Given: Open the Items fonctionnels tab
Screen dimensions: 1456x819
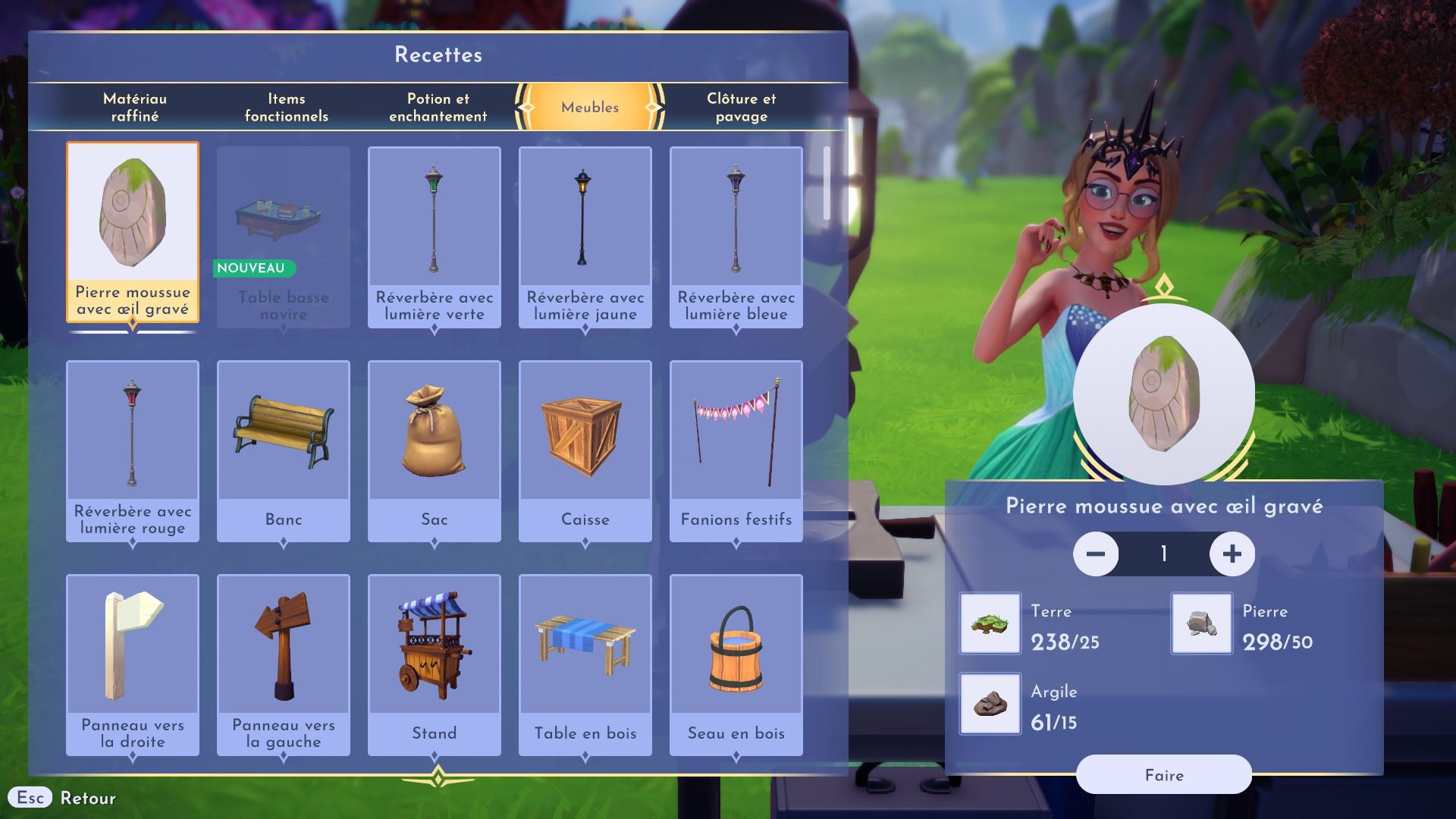Looking at the screenshot, I should pos(286,107).
